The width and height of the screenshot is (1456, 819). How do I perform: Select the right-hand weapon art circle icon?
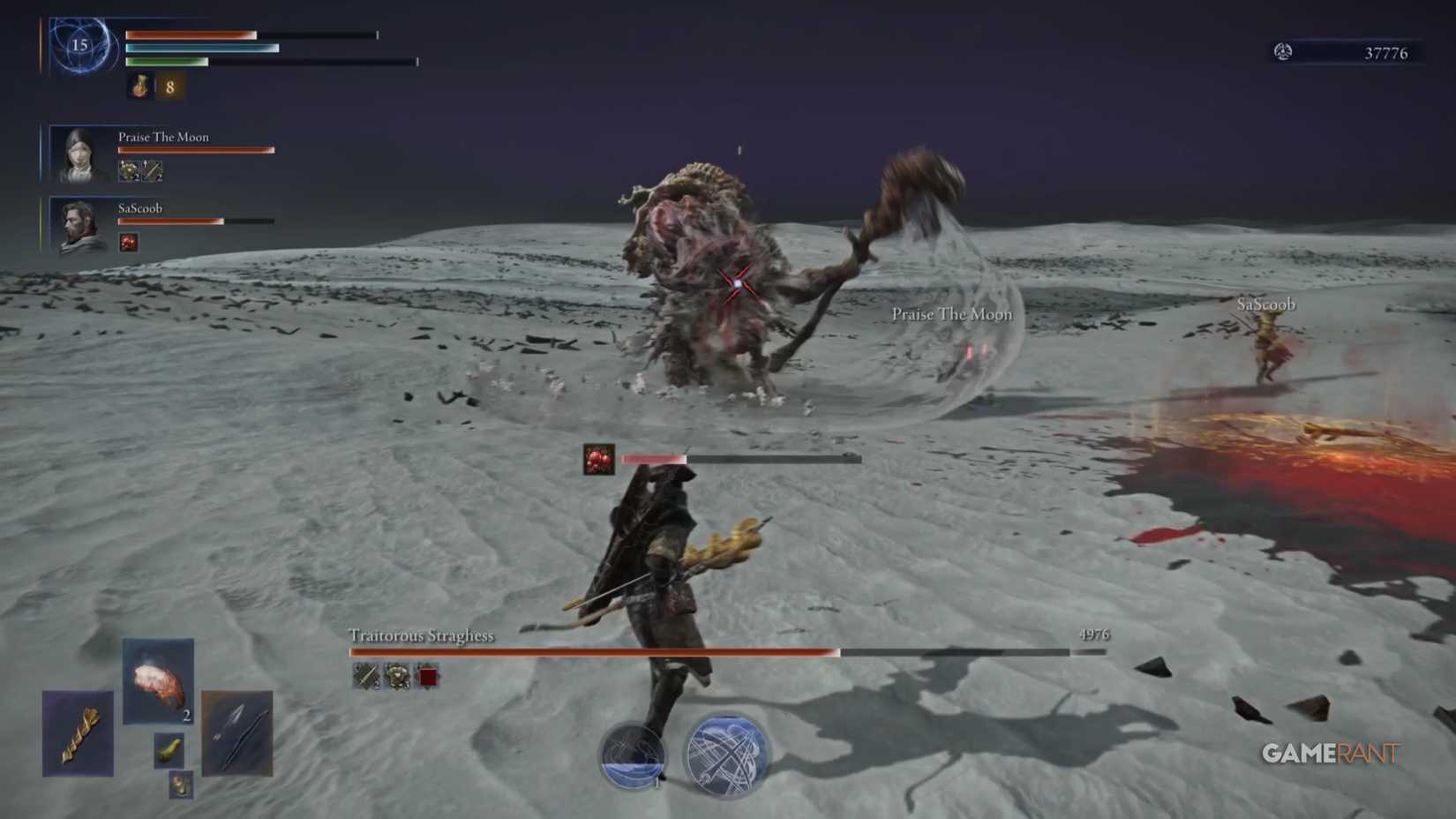(x=724, y=755)
